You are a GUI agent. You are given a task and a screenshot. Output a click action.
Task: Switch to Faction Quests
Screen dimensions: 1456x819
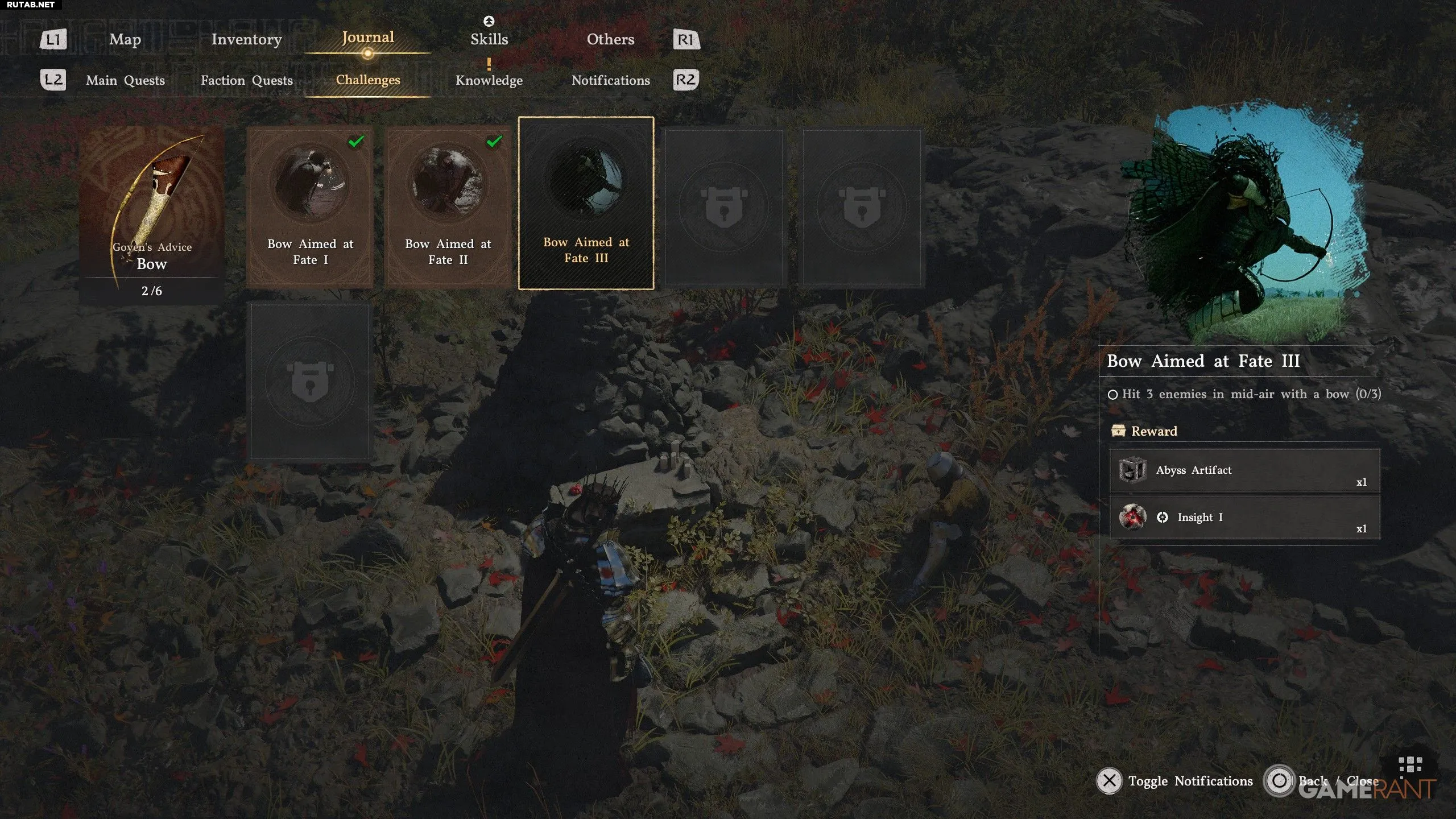246,80
